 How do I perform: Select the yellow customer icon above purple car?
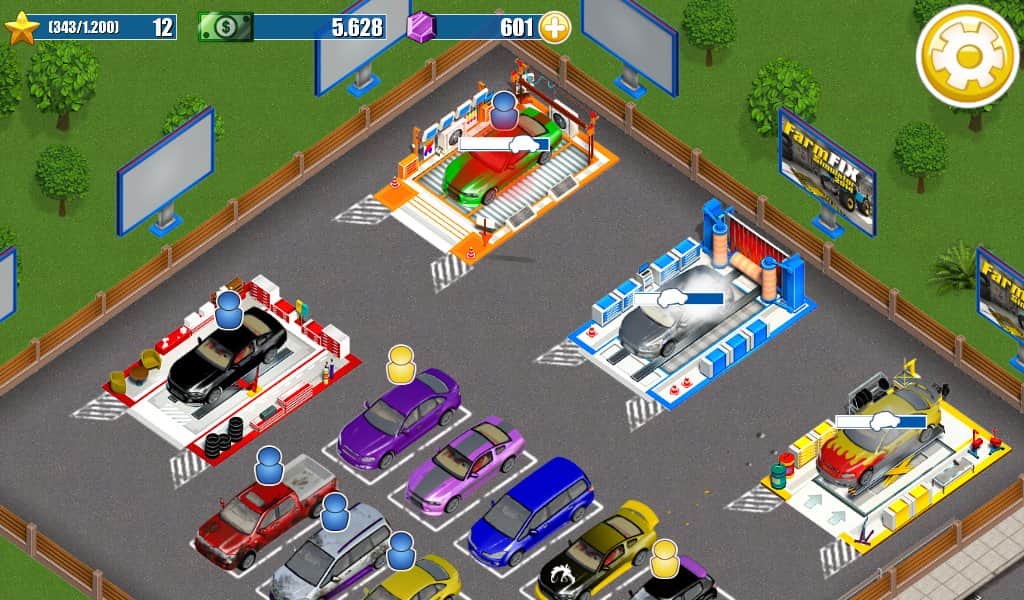point(401,364)
